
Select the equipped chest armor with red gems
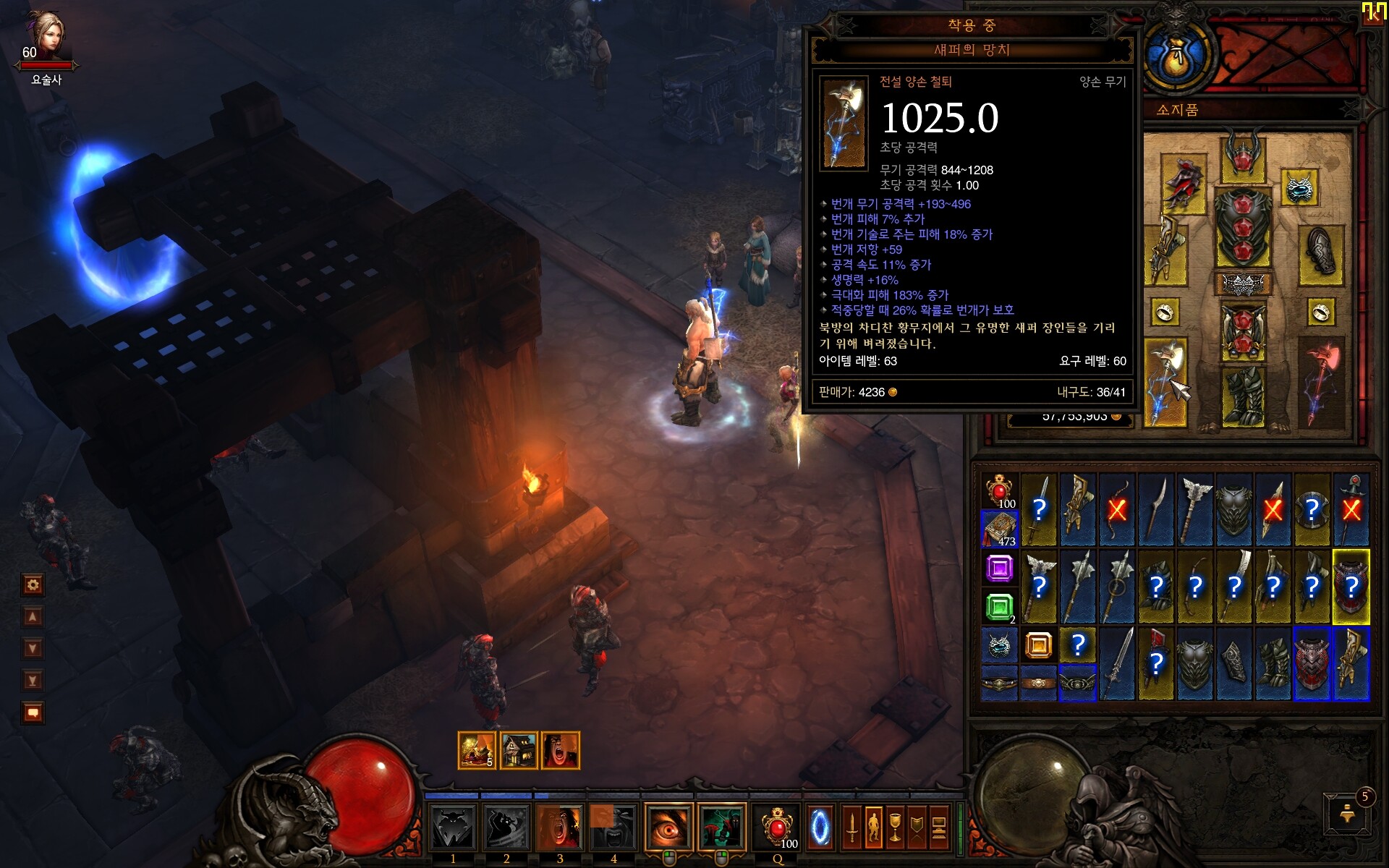tap(1243, 227)
